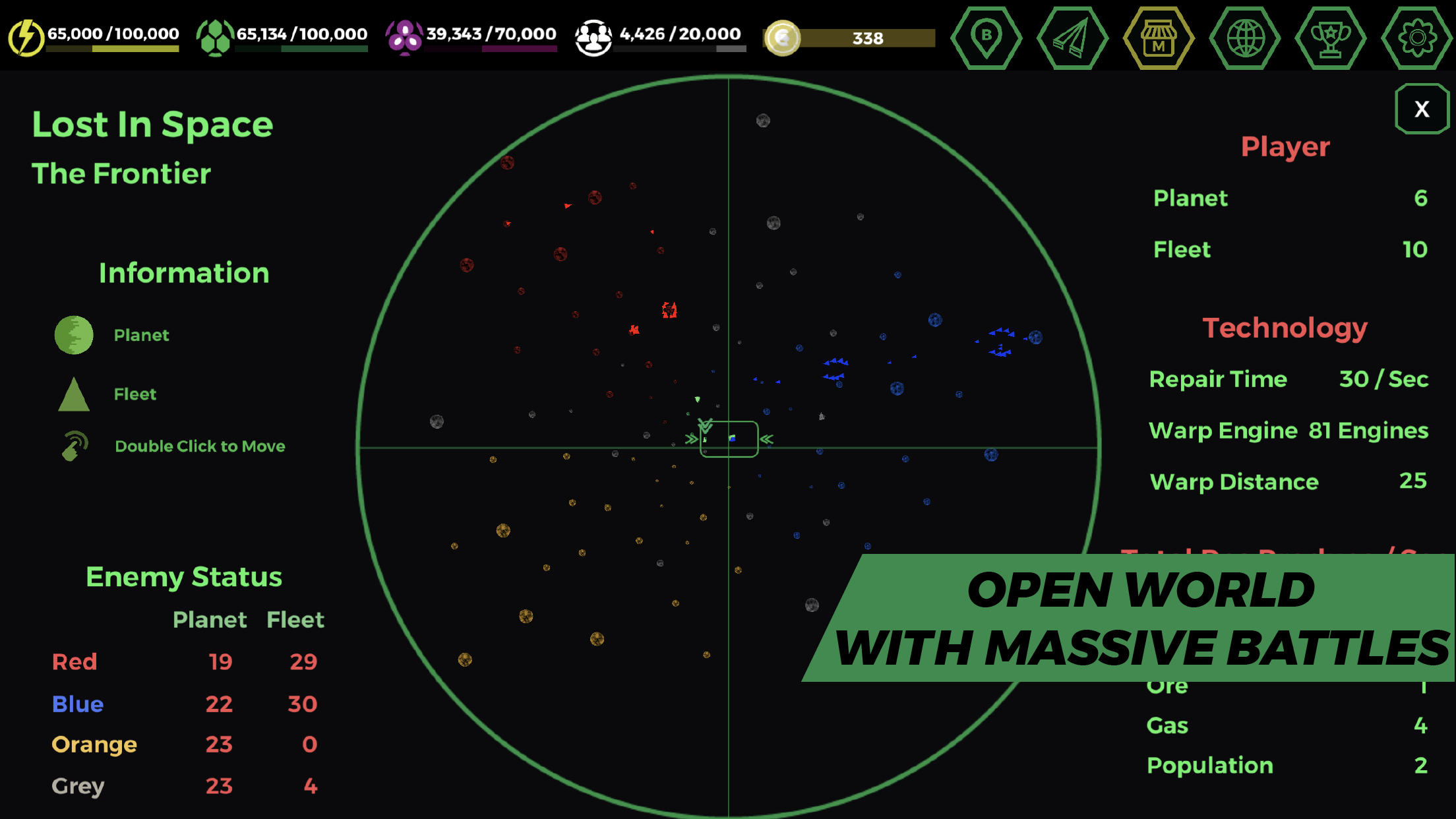Viewport: 1456px width, 819px height.
Task: Open the world map globe icon
Action: (1245, 38)
